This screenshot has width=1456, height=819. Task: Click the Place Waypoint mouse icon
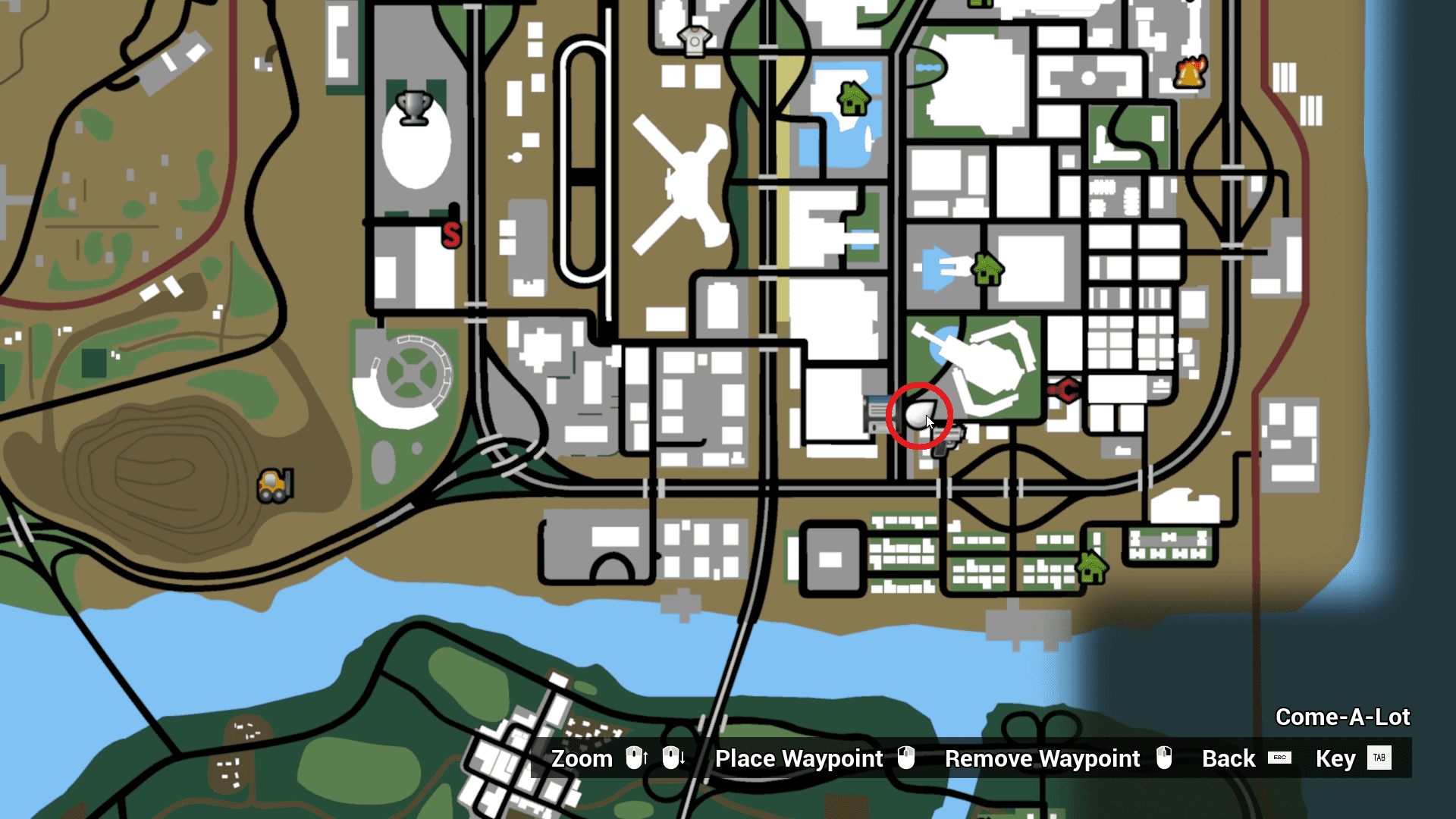click(905, 758)
